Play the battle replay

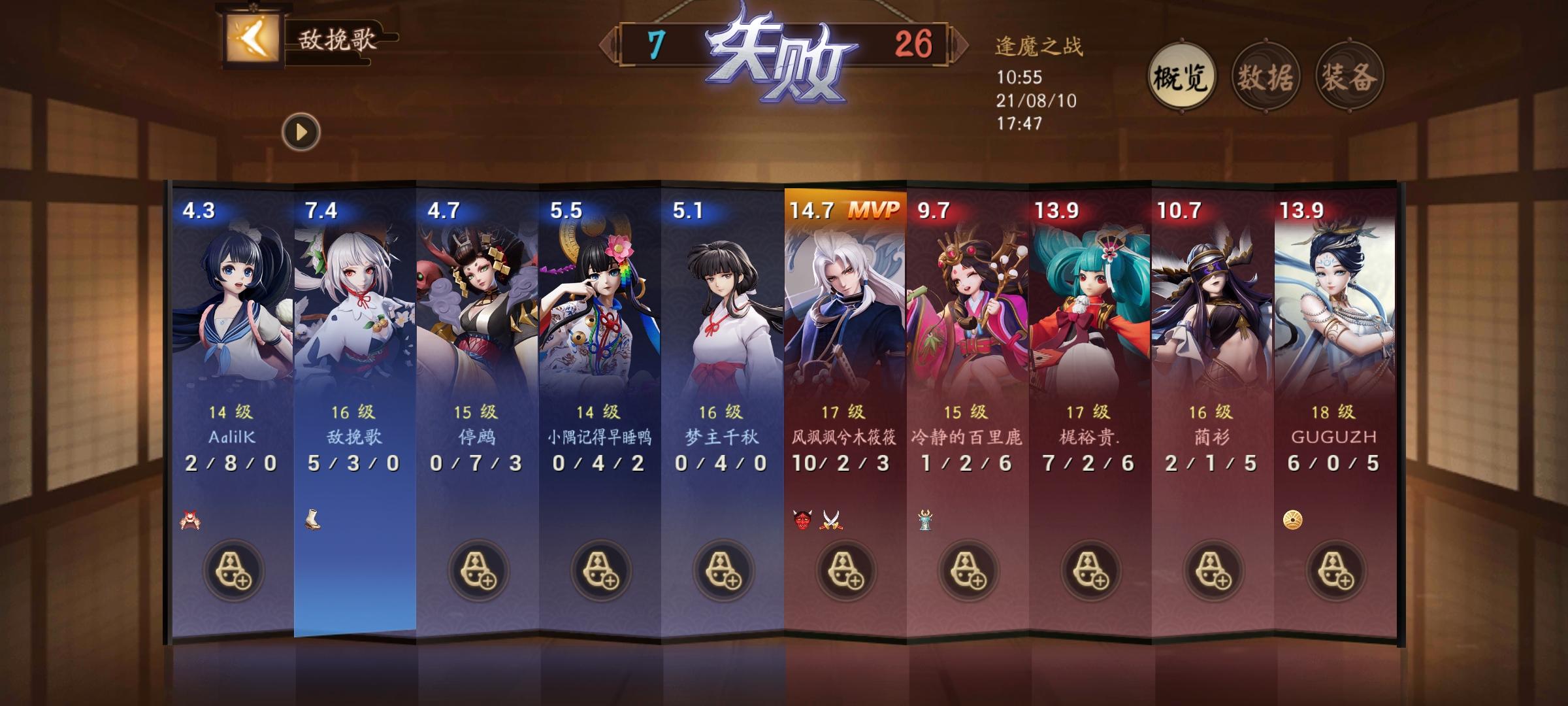(x=301, y=131)
